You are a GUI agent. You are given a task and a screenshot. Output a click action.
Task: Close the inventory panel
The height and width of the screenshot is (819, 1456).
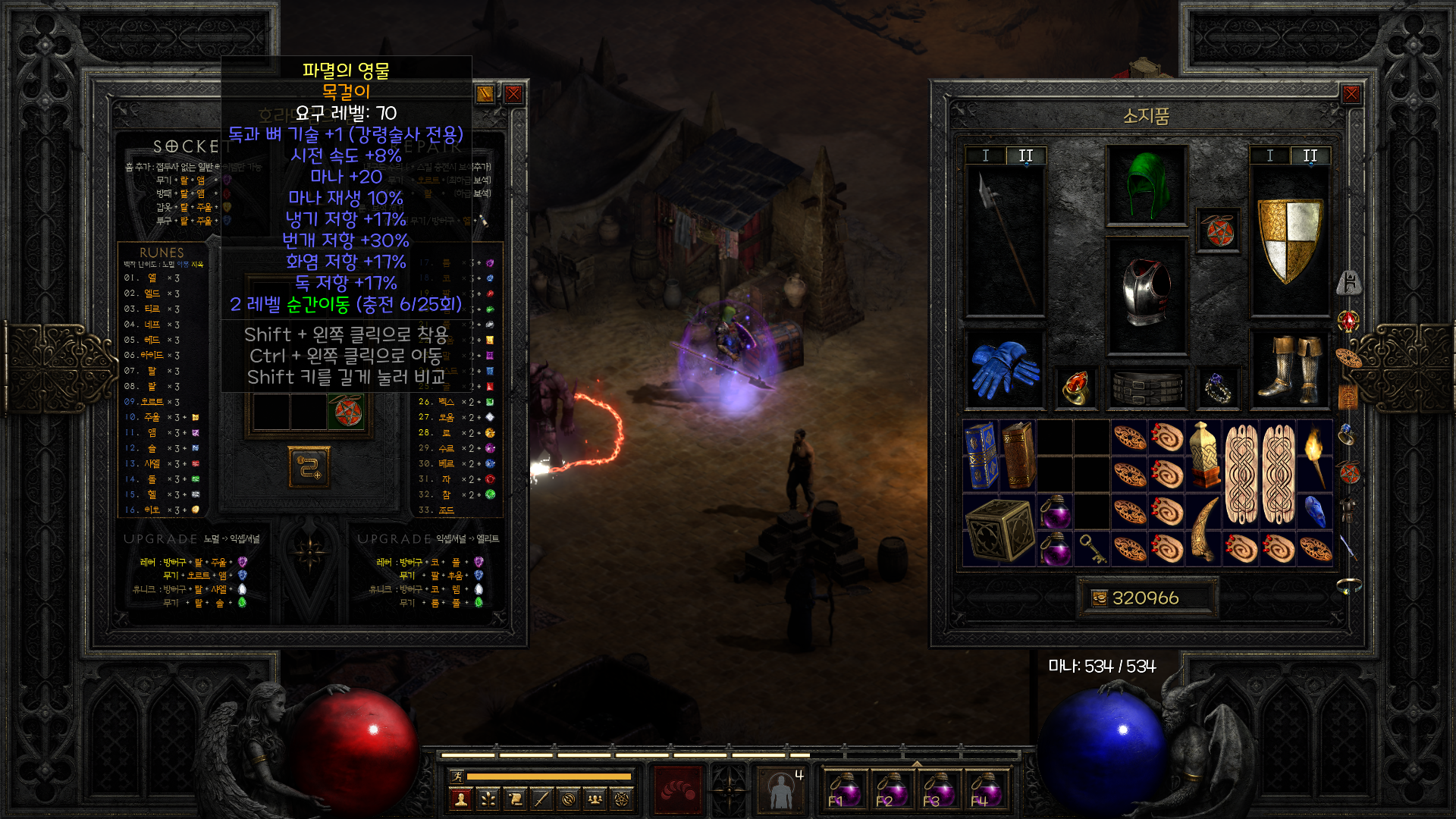tap(1351, 94)
